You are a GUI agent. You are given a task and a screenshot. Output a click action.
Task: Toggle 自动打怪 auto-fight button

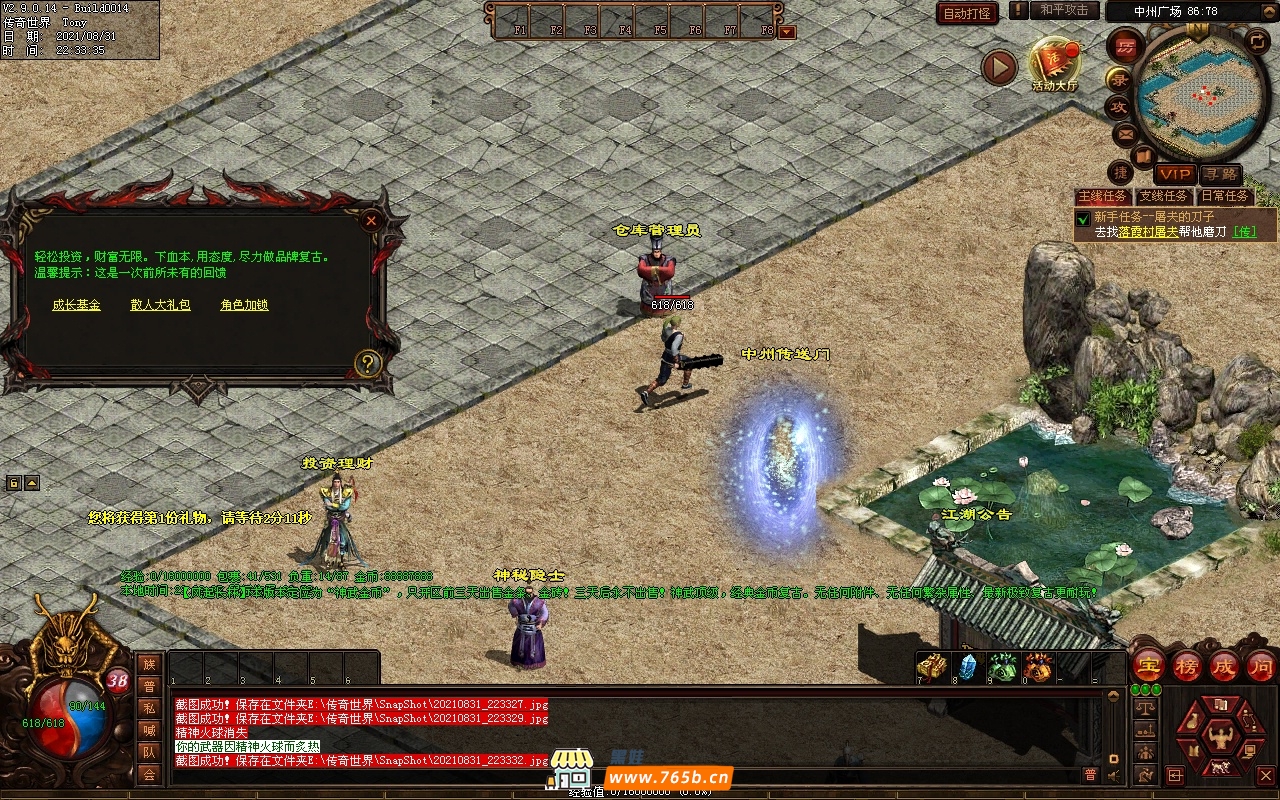[967, 13]
